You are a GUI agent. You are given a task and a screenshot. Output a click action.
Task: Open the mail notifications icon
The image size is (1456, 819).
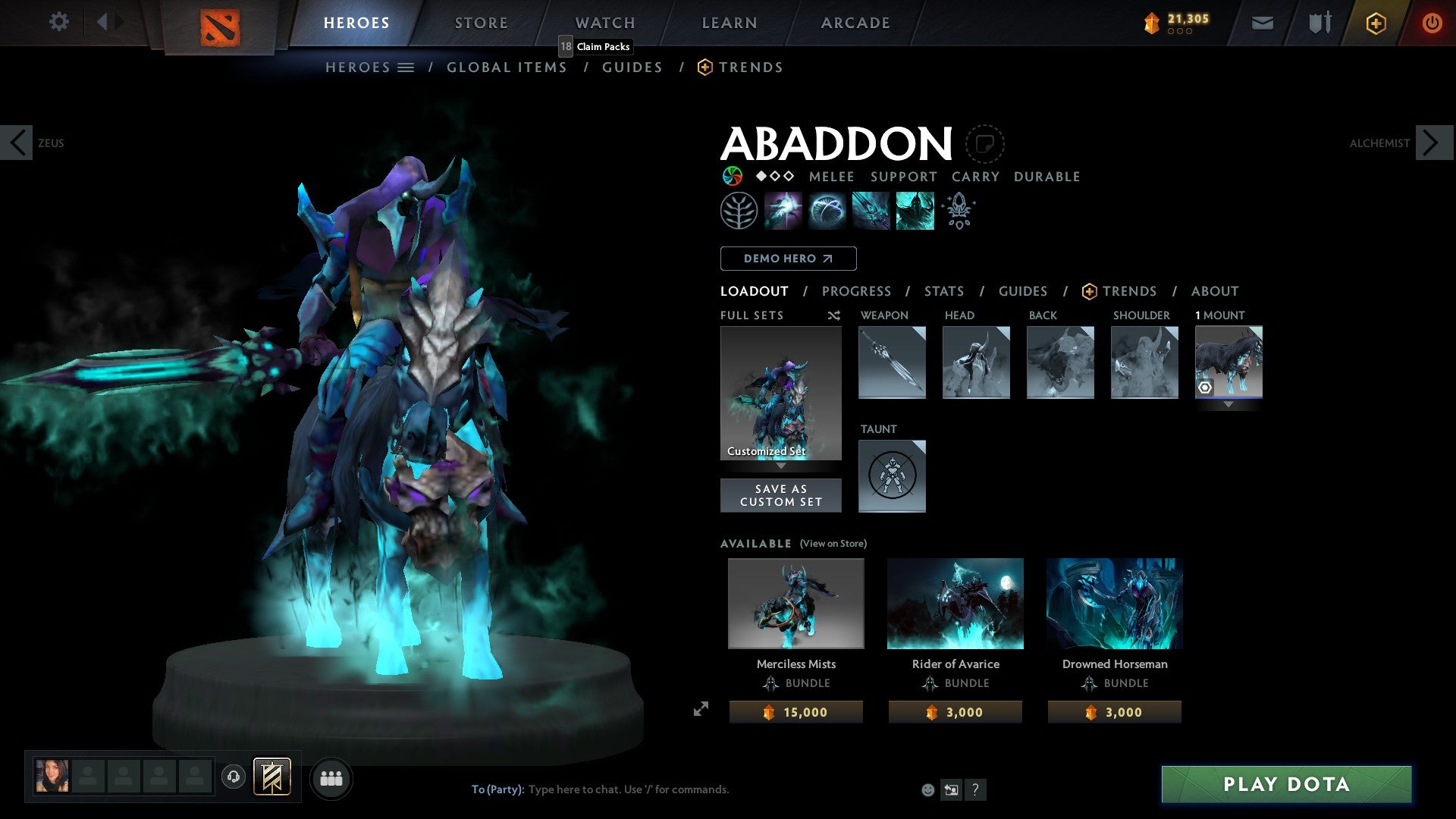[1263, 23]
